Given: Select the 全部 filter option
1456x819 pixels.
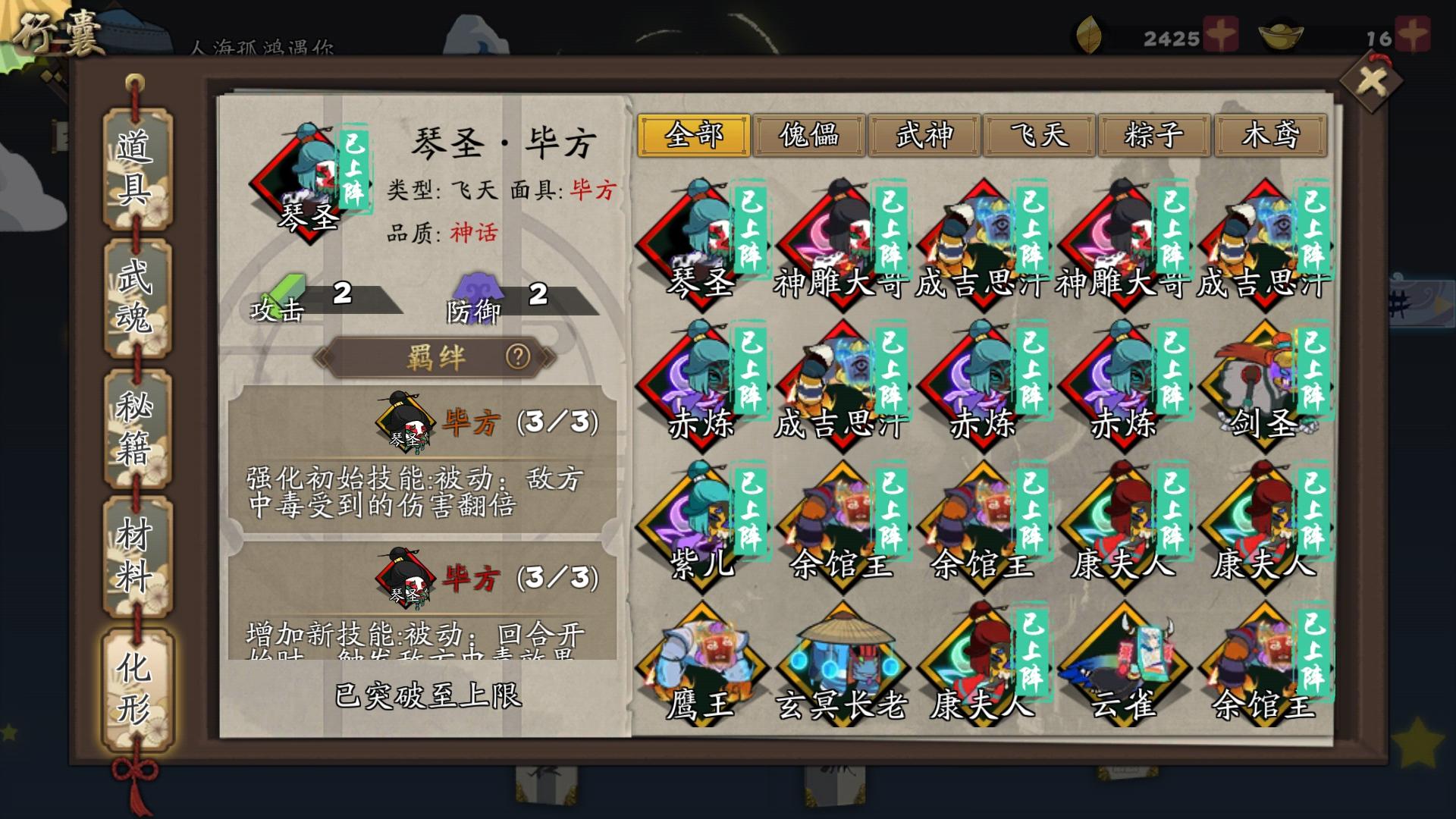Looking at the screenshot, I should click(x=695, y=133).
